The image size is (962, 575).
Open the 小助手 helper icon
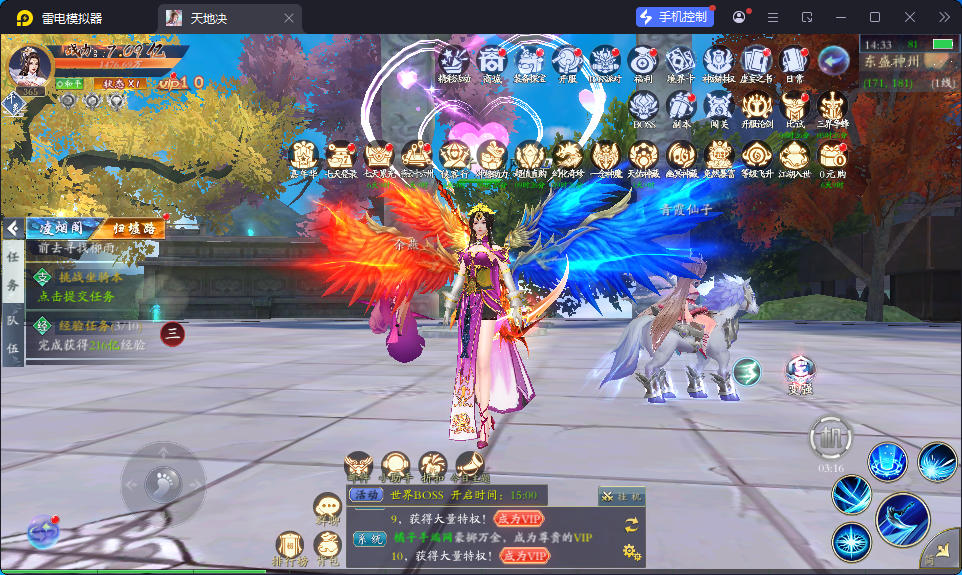point(395,467)
